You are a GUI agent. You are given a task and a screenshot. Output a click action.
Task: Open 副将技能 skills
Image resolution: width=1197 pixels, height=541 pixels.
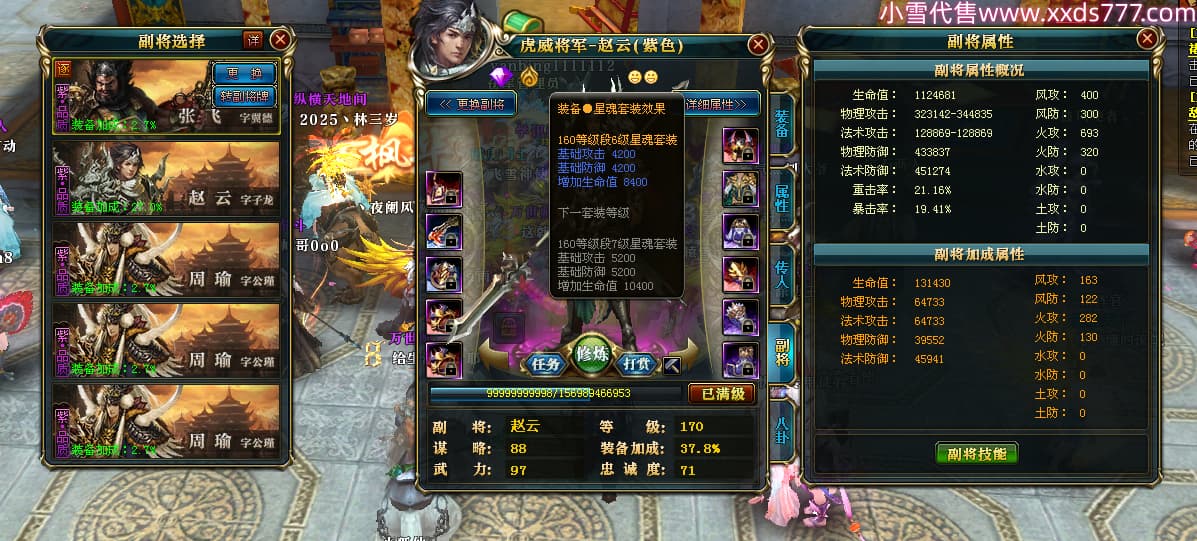976,453
